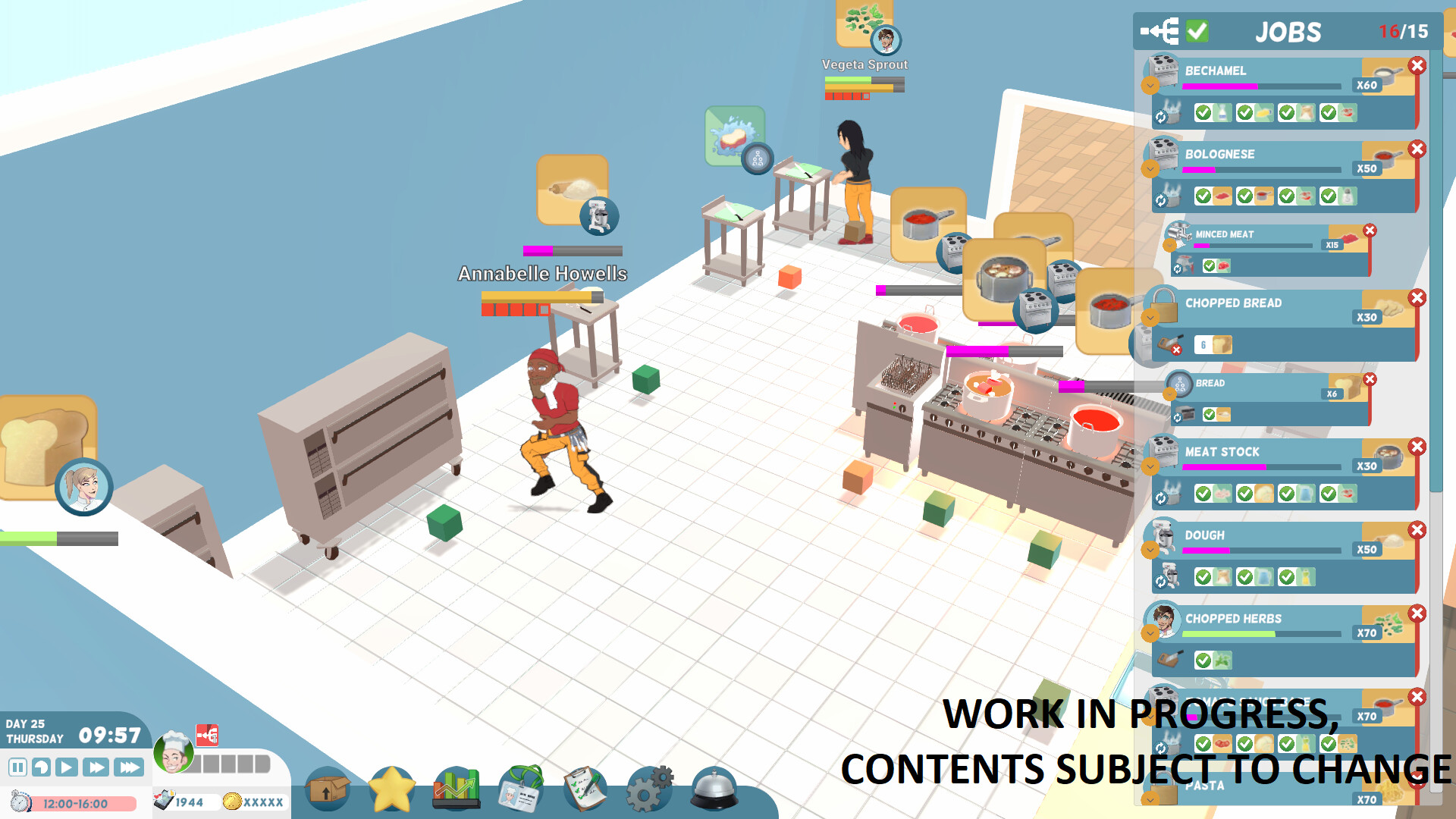The image size is (1456, 819).
Task: Dismiss the Minced Meat job
Action: [1370, 231]
